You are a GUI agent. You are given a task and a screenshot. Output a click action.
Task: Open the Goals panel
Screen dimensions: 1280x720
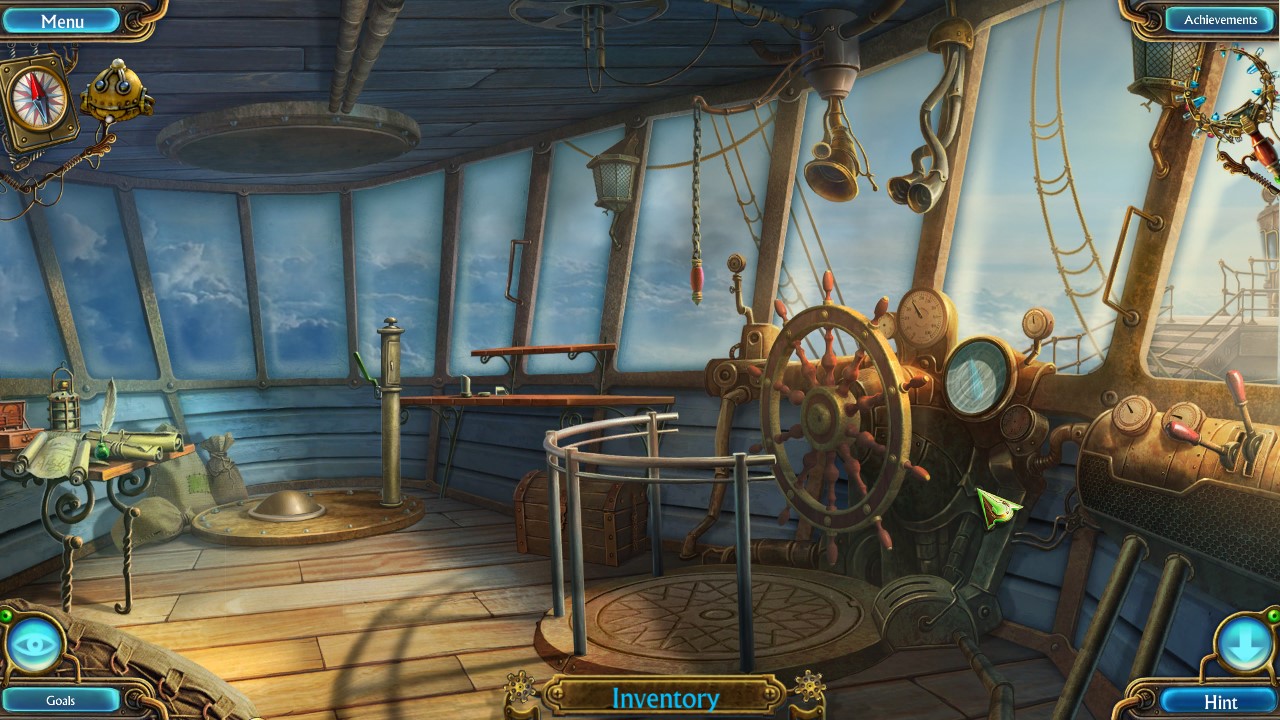[x=62, y=700]
